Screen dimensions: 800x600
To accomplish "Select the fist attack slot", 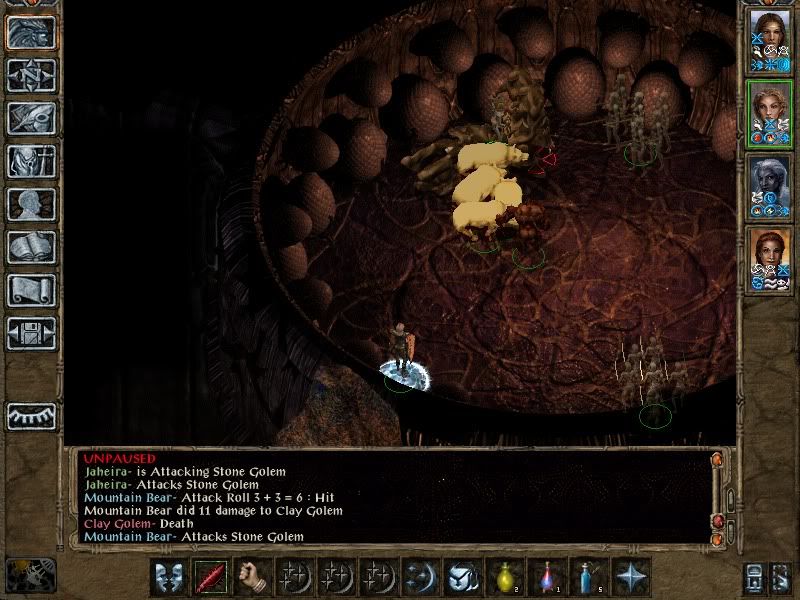I will 253,577.
